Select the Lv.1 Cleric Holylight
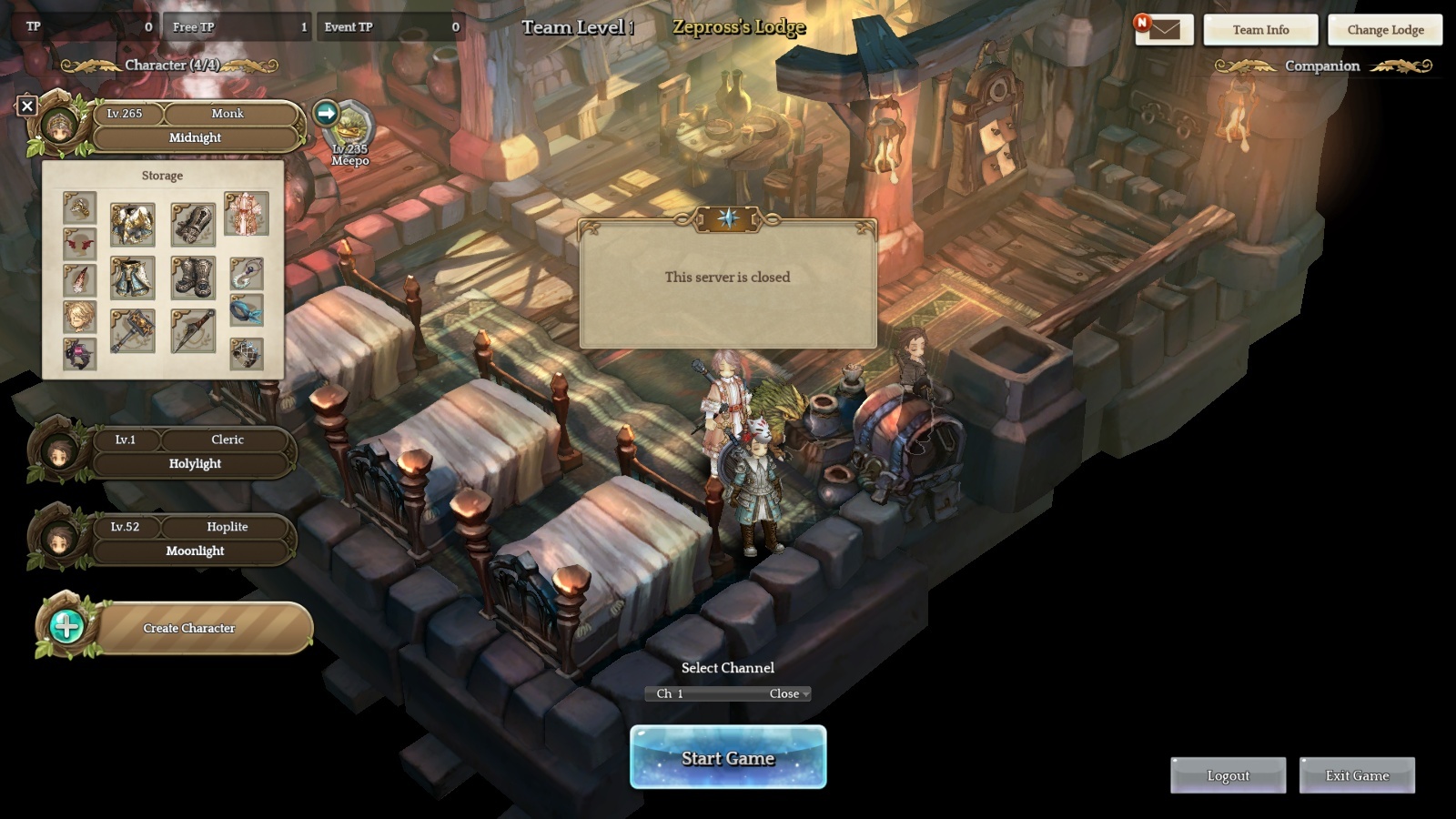The width and height of the screenshot is (1456, 819). coord(195,451)
